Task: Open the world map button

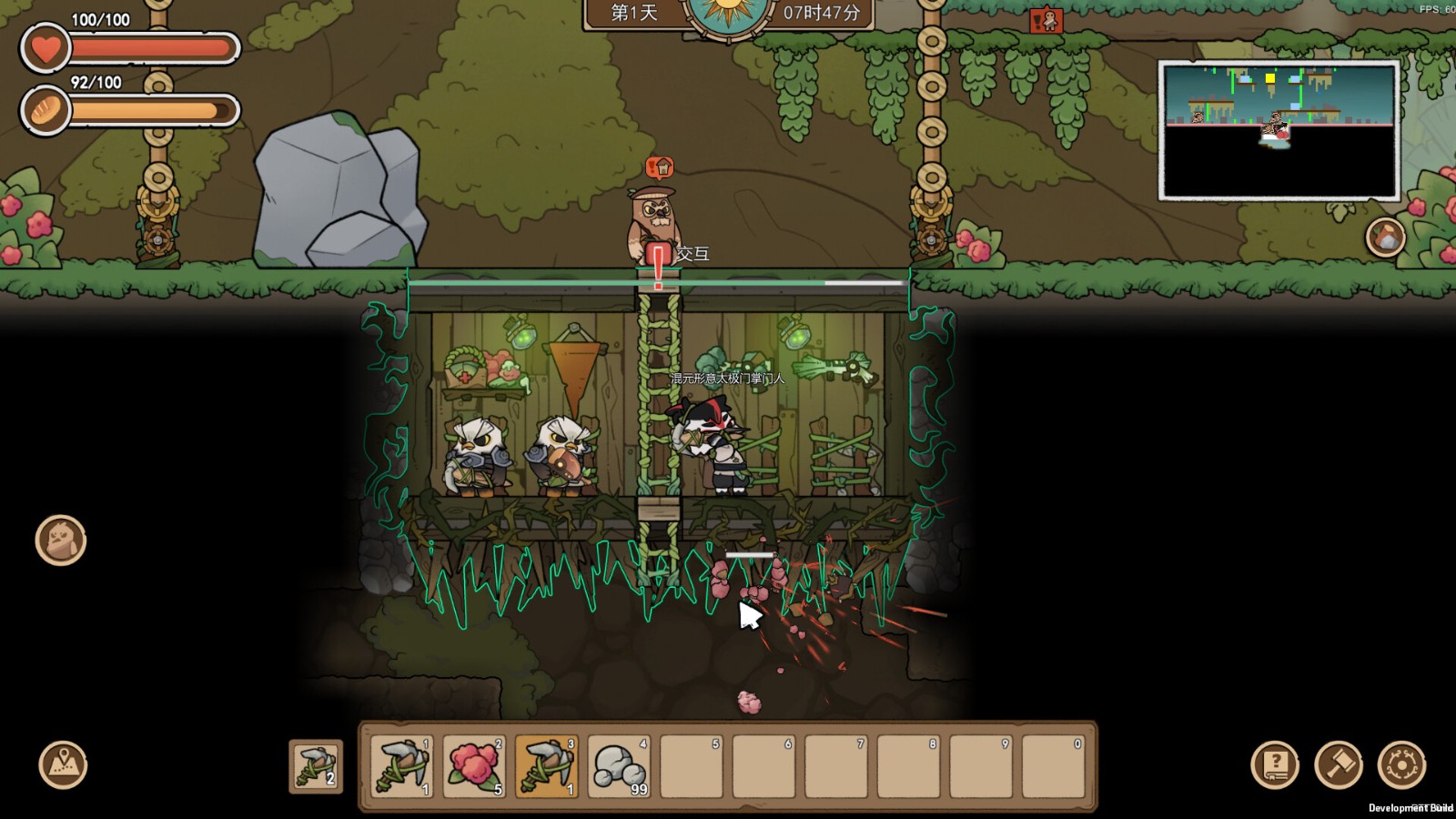Action: pos(63,764)
